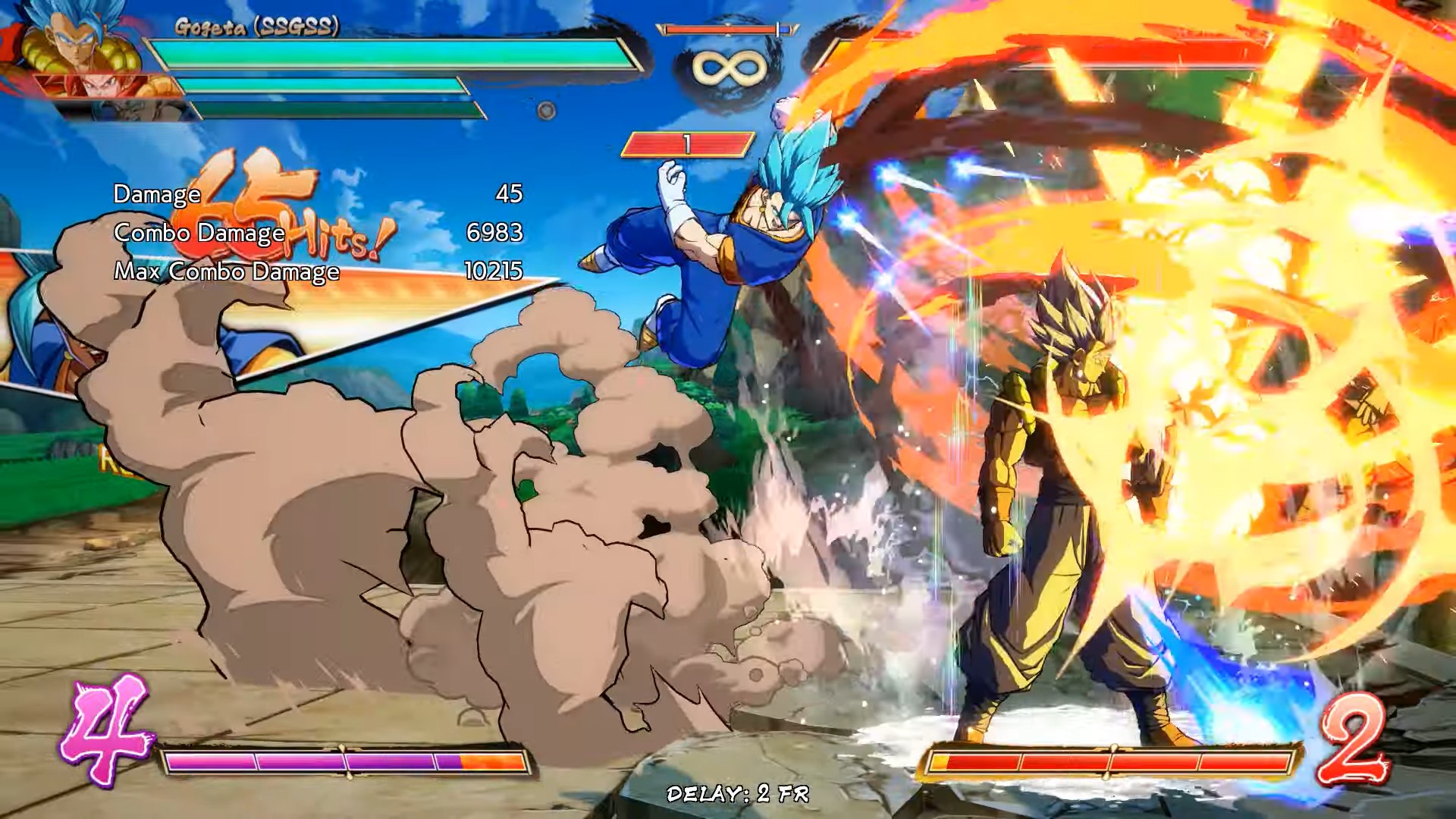Expand the Combo Damage value 6983
The width and height of the screenshot is (1456, 819).
pyautogui.click(x=494, y=234)
